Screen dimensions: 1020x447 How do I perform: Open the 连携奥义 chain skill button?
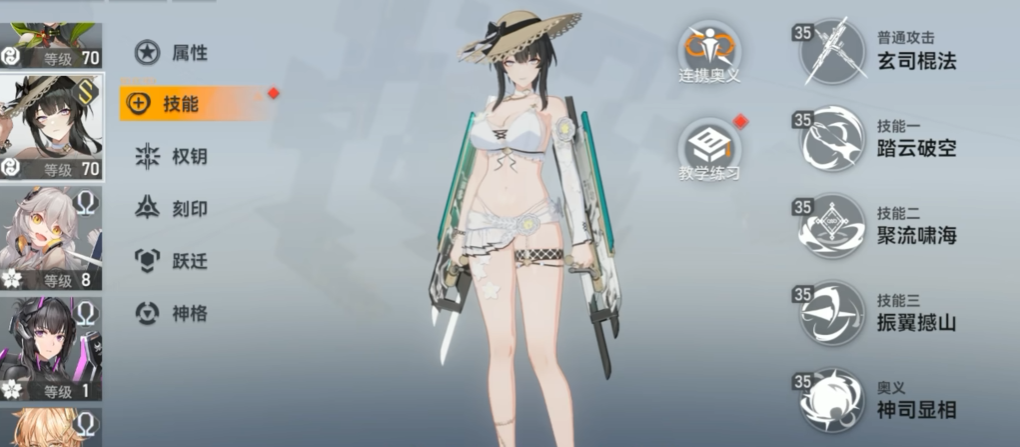pos(710,50)
